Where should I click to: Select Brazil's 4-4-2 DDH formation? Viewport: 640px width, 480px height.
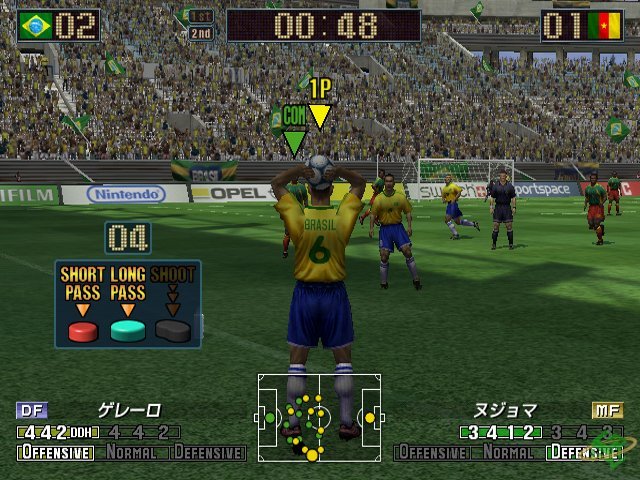pos(58,433)
